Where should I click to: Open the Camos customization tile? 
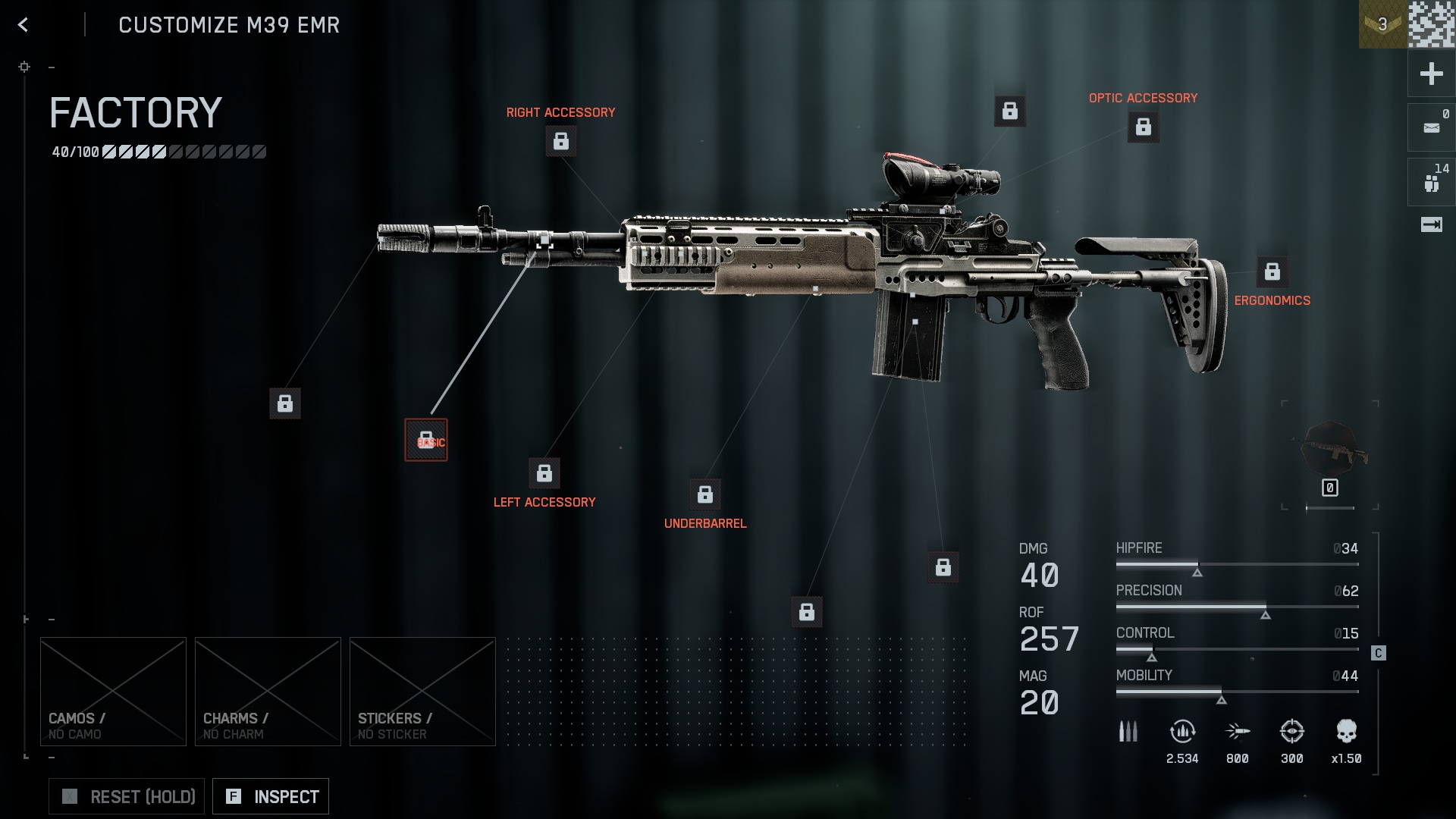click(113, 691)
